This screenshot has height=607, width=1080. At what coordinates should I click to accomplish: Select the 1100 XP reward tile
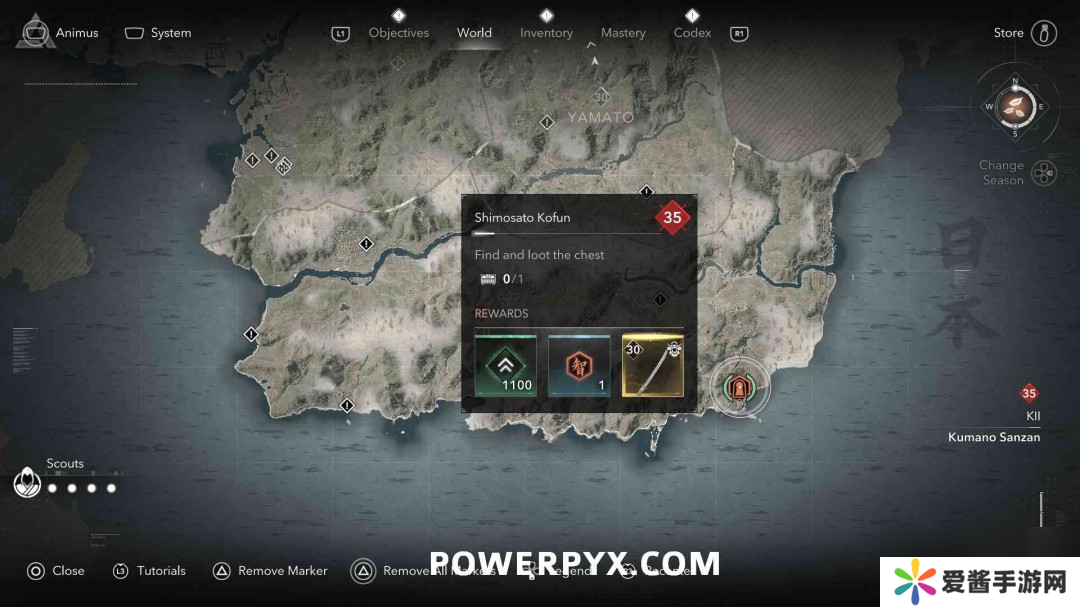[x=505, y=366]
